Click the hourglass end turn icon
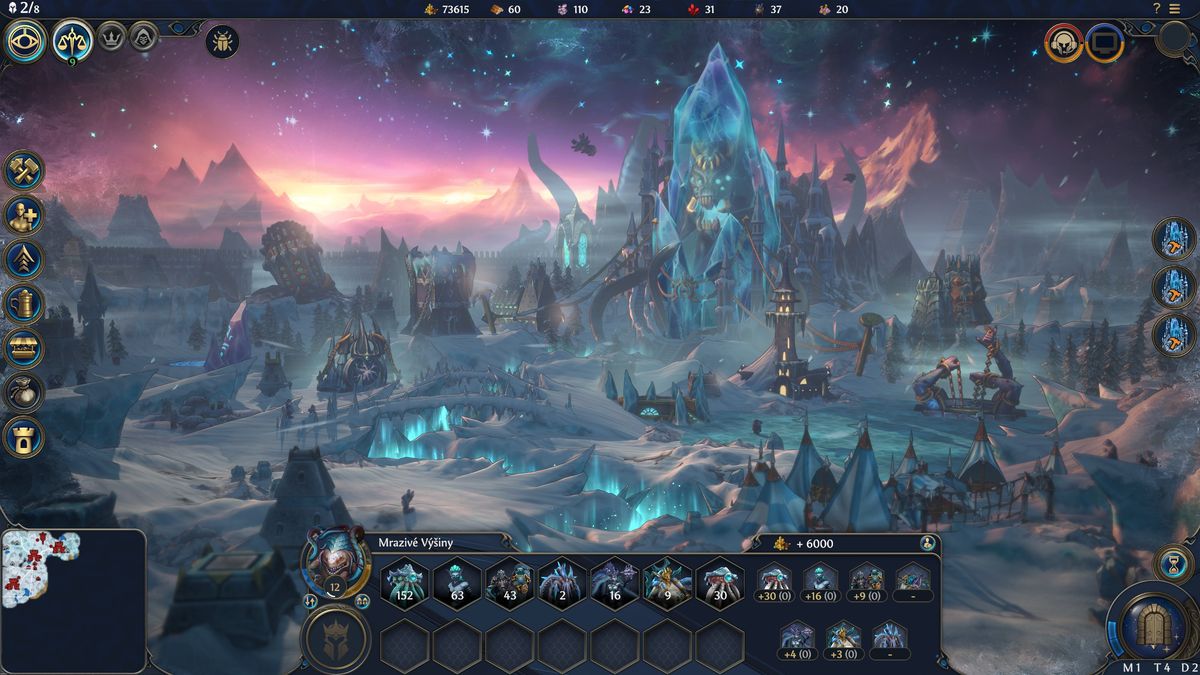 [x=1171, y=563]
